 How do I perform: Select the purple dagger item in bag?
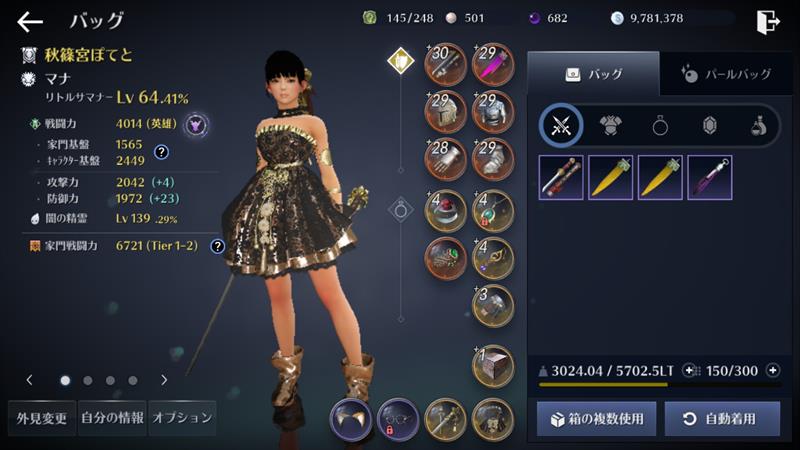pyautogui.click(x=710, y=177)
